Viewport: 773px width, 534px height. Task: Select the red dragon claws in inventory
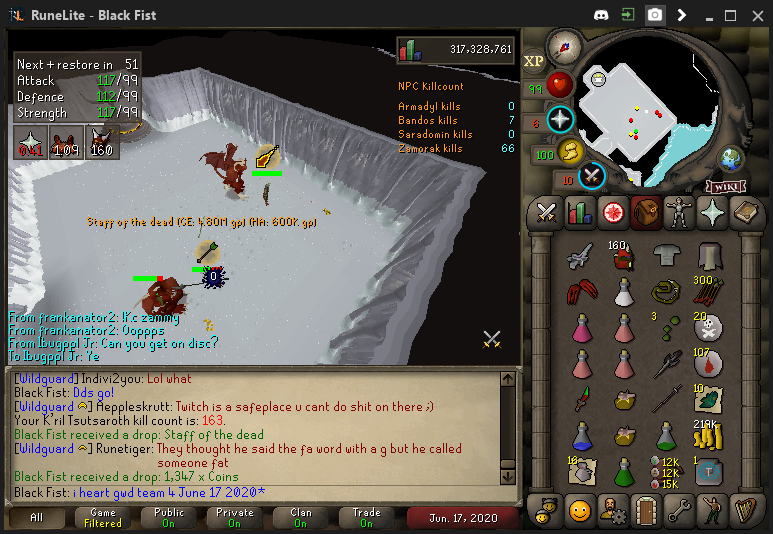point(580,293)
